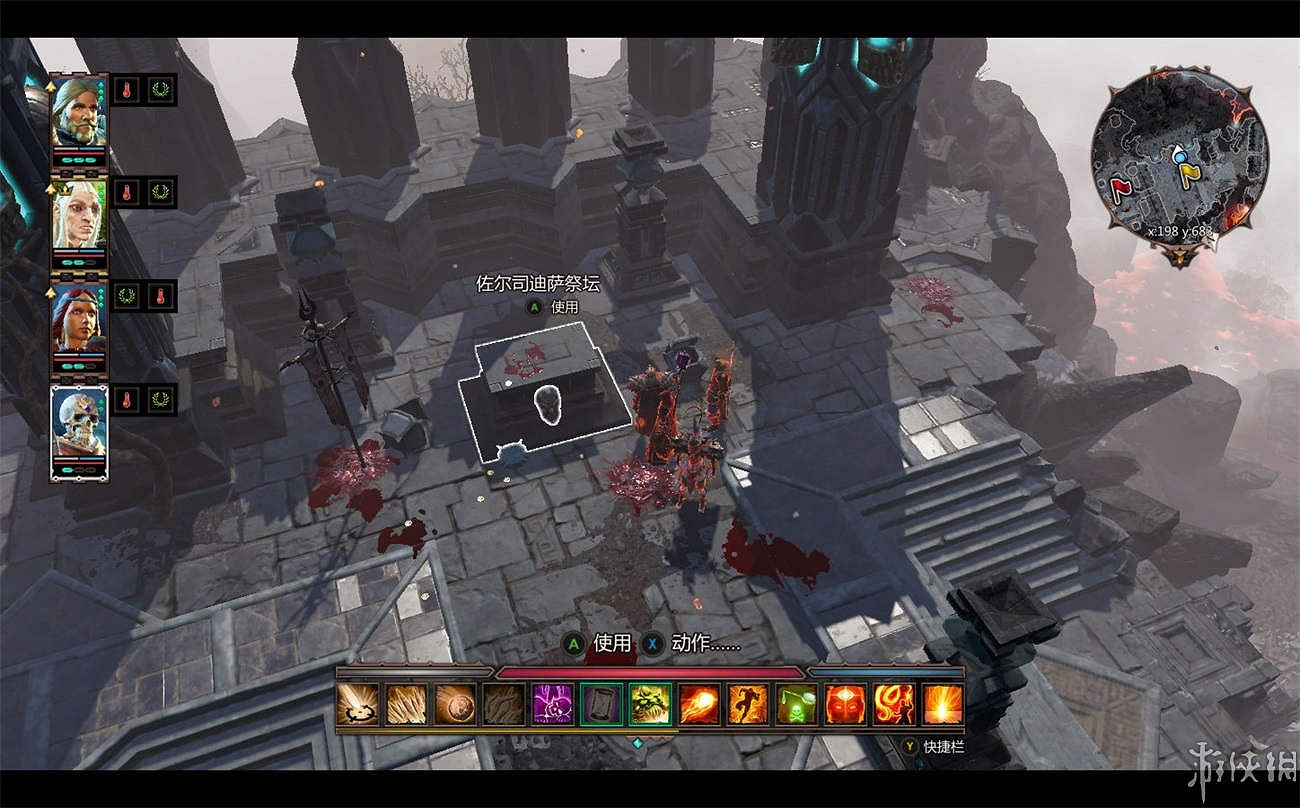This screenshot has width=1300, height=808.
Task: Click the red flag marker on minimap
Action: (x=1121, y=188)
